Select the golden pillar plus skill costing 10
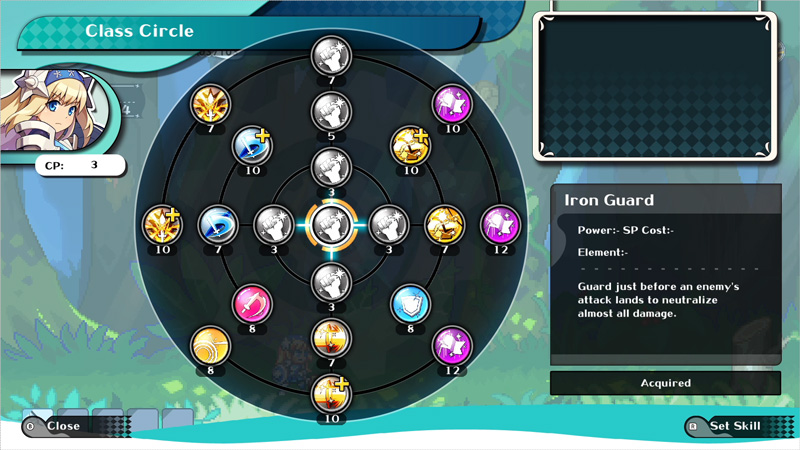The height and width of the screenshot is (450, 800). click(330, 394)
